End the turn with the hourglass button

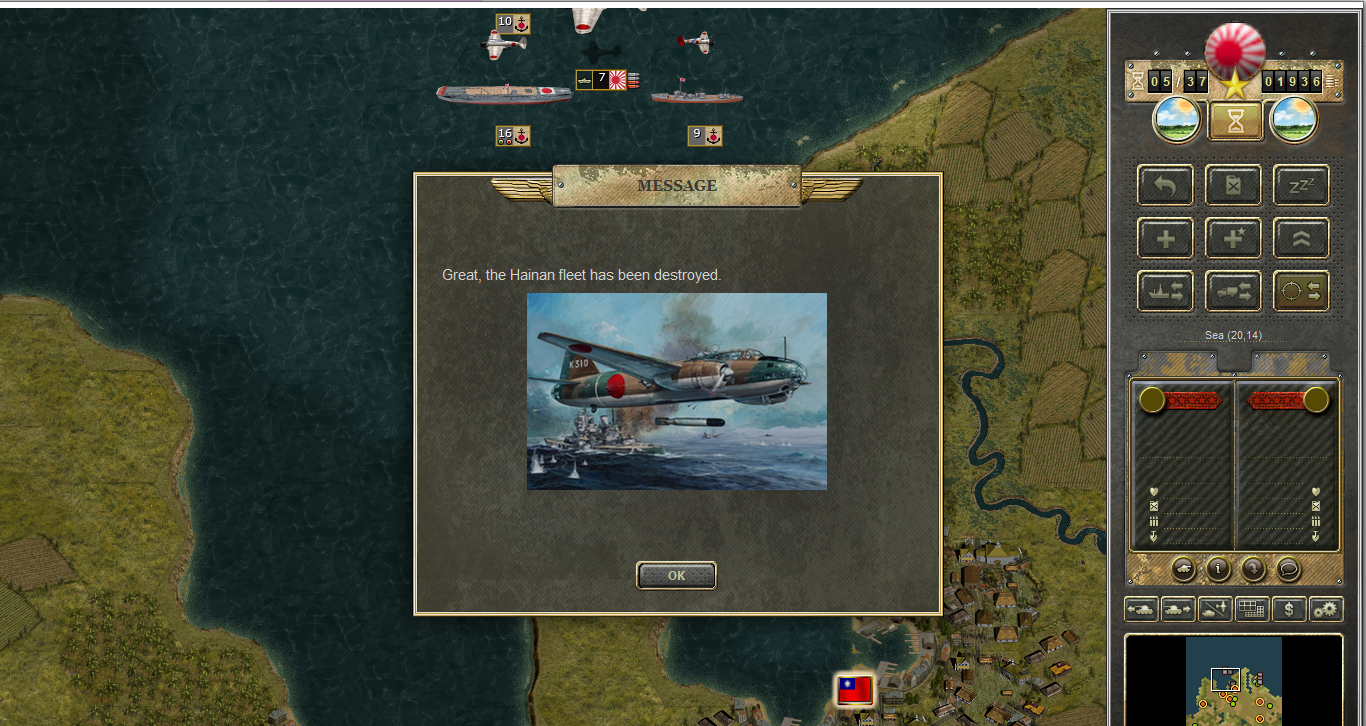coord(1235,121)
